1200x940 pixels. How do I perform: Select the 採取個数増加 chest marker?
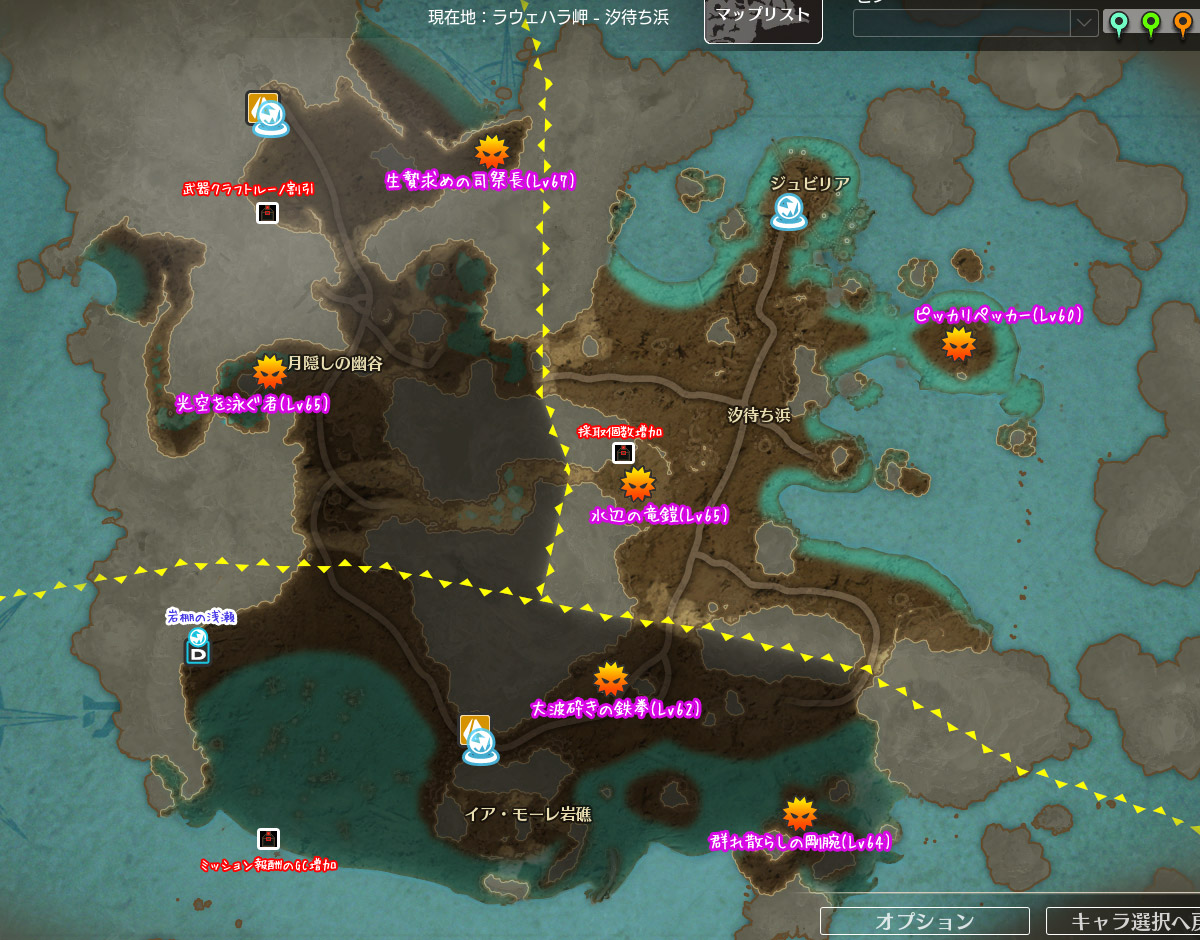coord(623,454)
